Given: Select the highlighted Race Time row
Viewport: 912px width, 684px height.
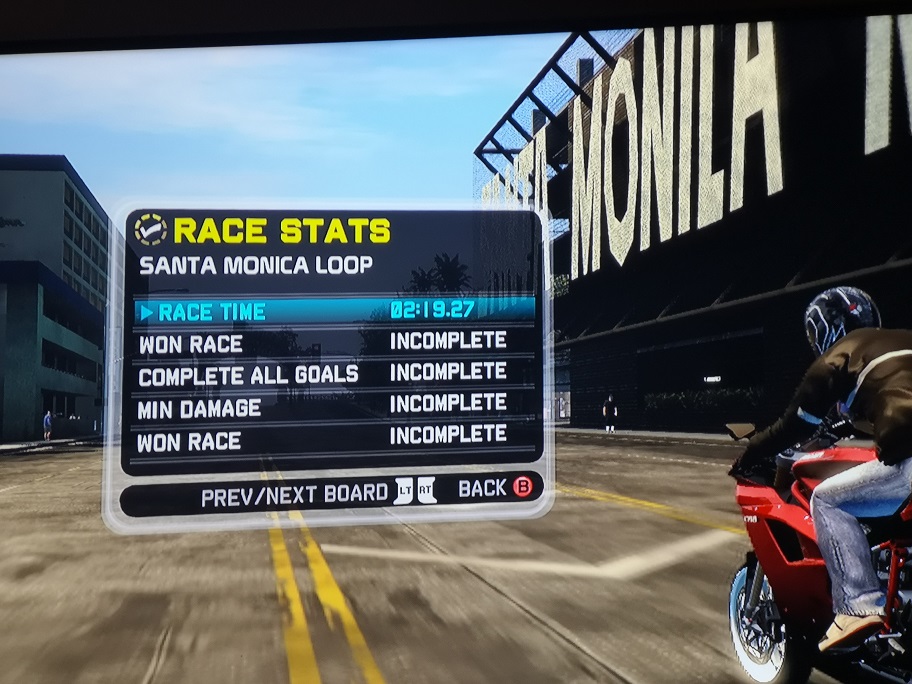Looking at the screenshot, I should pyautogui.click(x=333, y=311).
